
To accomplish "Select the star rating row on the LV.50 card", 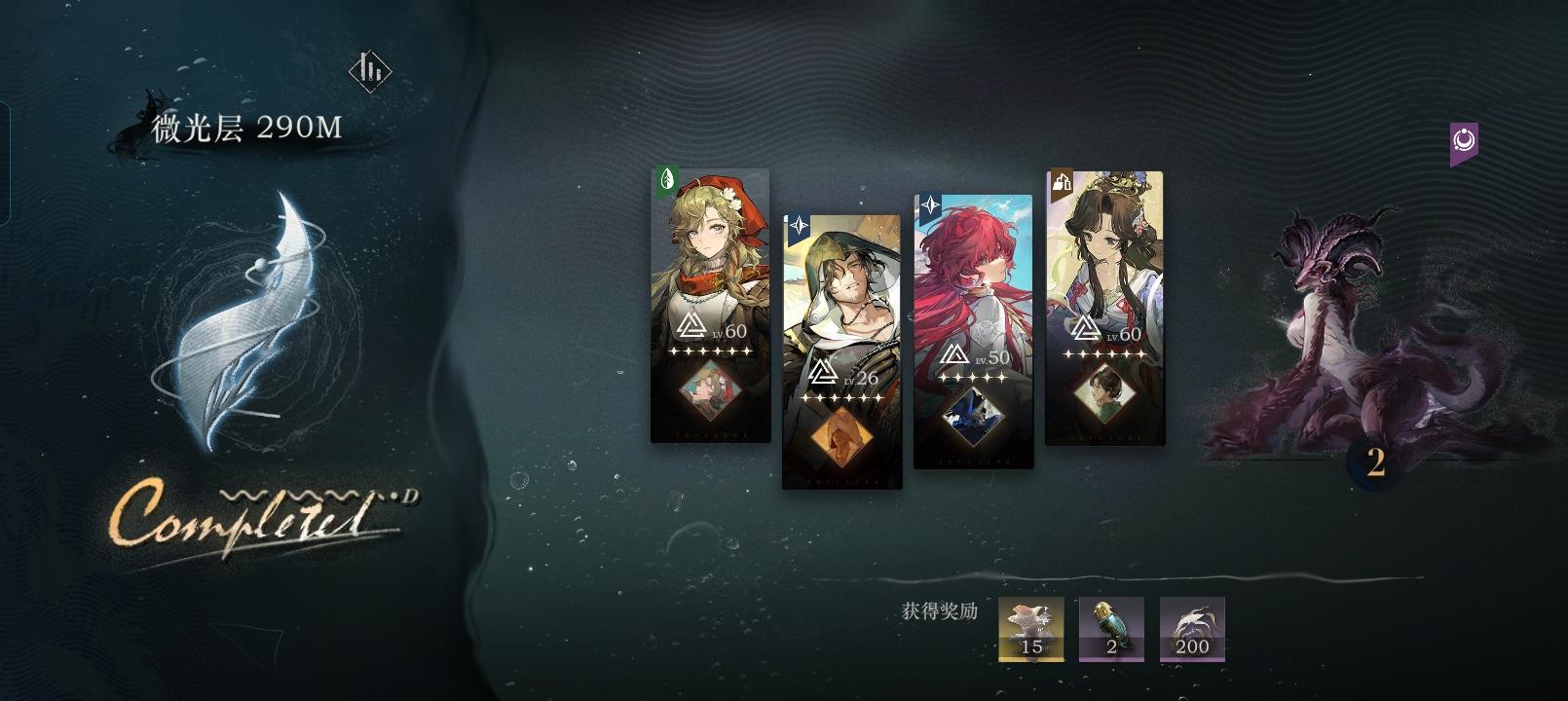I will point(974,380).
